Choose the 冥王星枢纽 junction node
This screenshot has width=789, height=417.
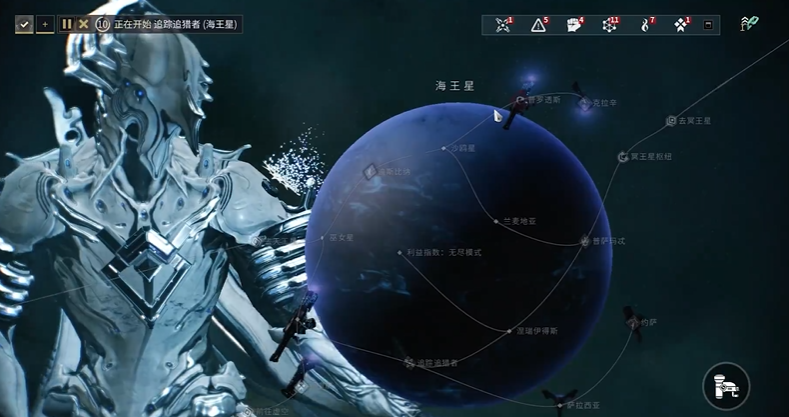(x=622, y=157)
